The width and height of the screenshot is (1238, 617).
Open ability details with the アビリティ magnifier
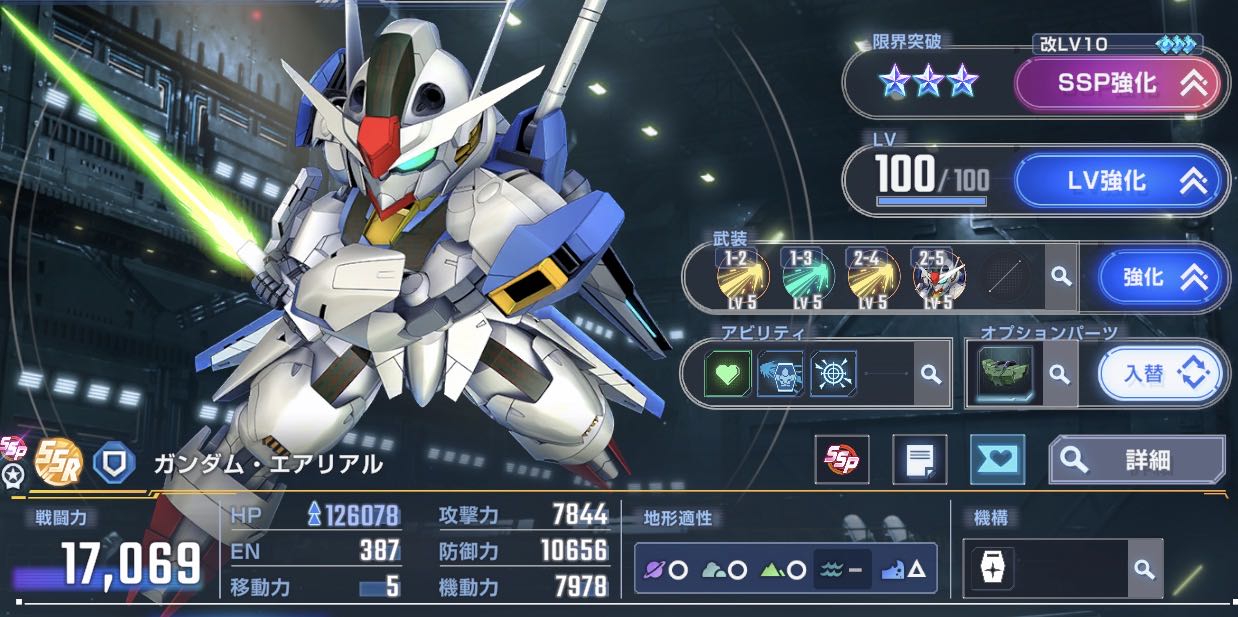click(931, 374)
